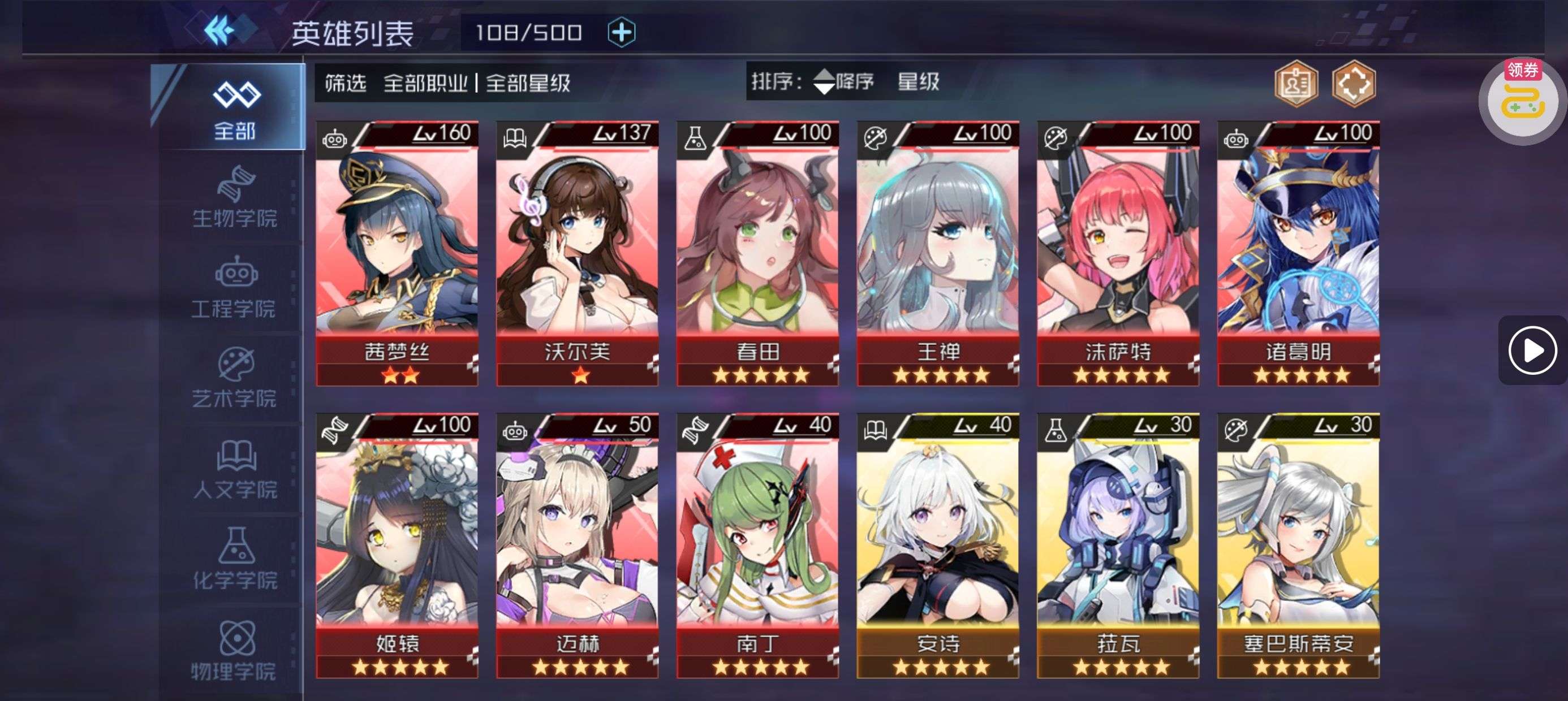Pick the 安诗 hero card
The height and width of the screenshot is (701, 1568).
(x=937, y=545)
